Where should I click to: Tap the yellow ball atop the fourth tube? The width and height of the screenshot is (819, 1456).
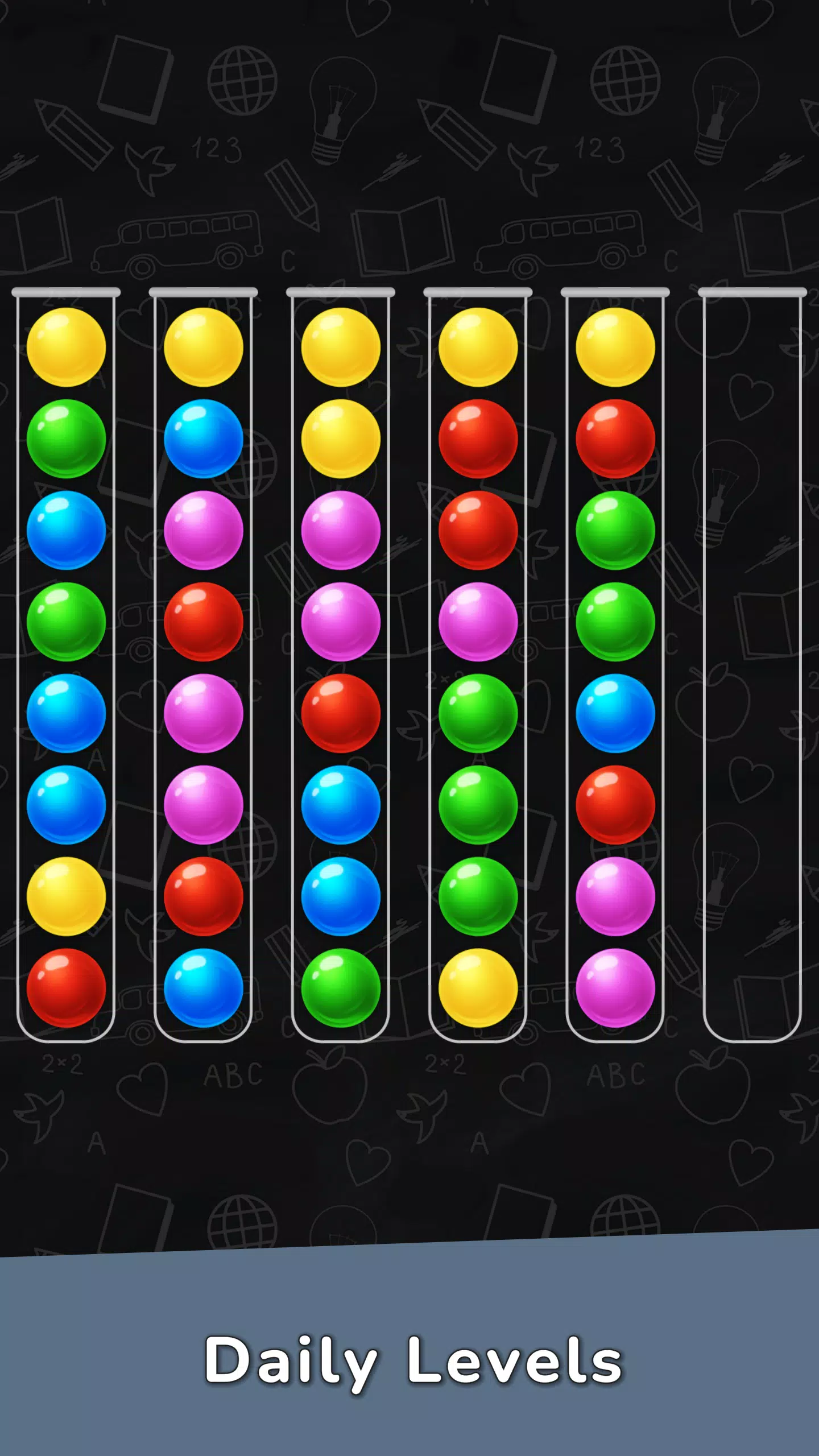[x=478, y=347]
